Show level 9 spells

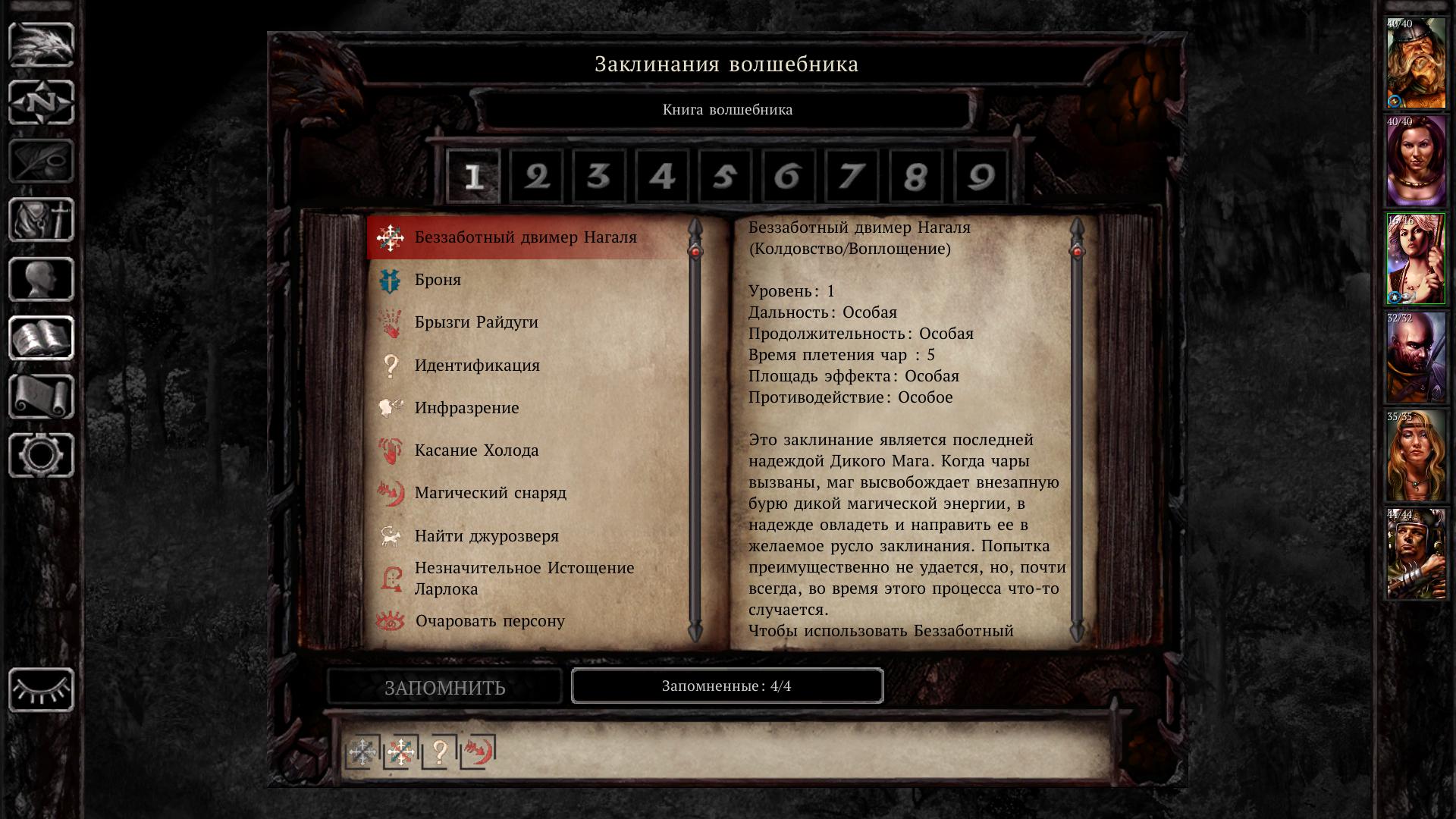[x=980, y=177]
